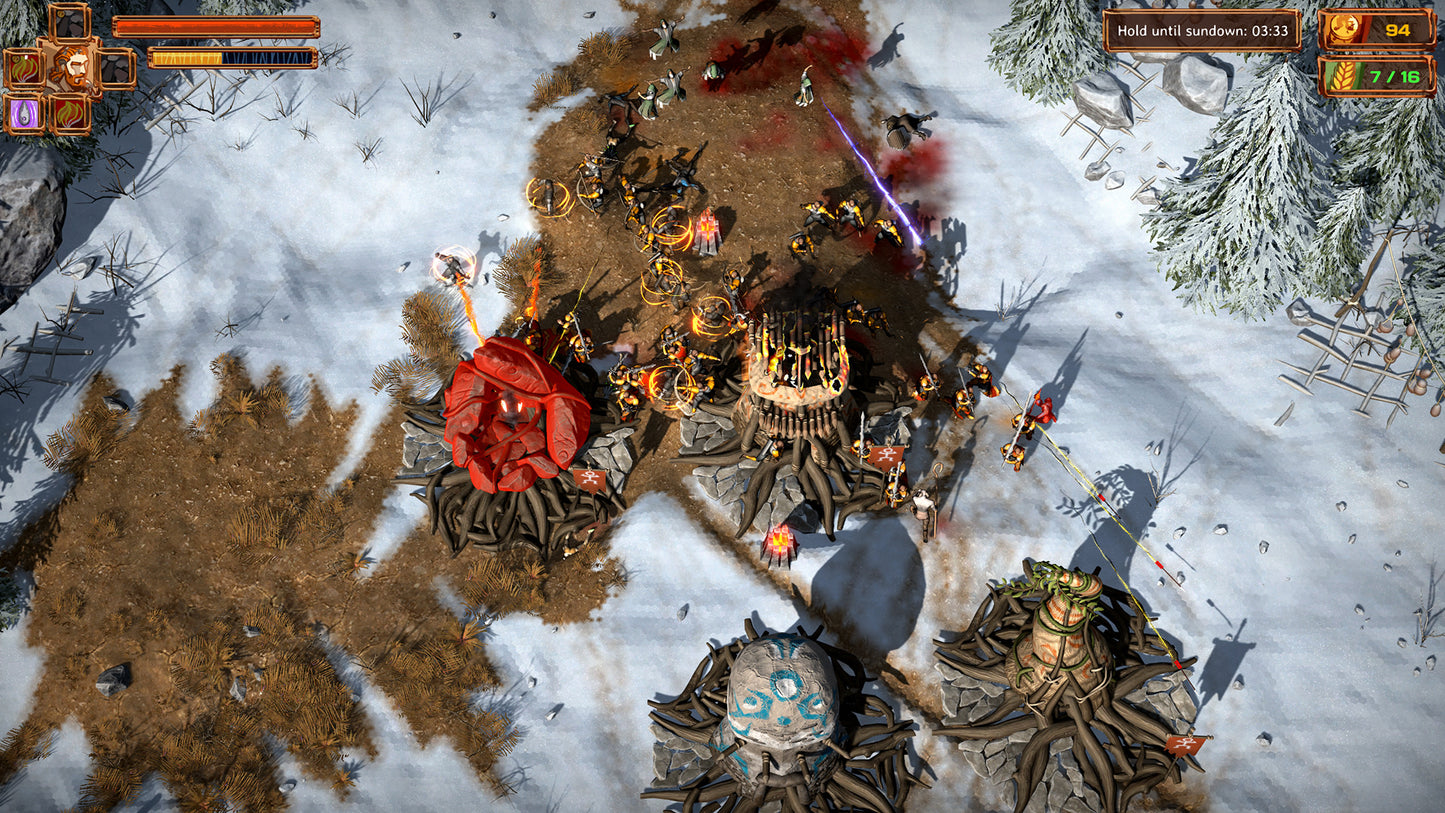Click the bearded hero portrait
The height and width of the screenshot is (813, 1445).
point(73,66)
